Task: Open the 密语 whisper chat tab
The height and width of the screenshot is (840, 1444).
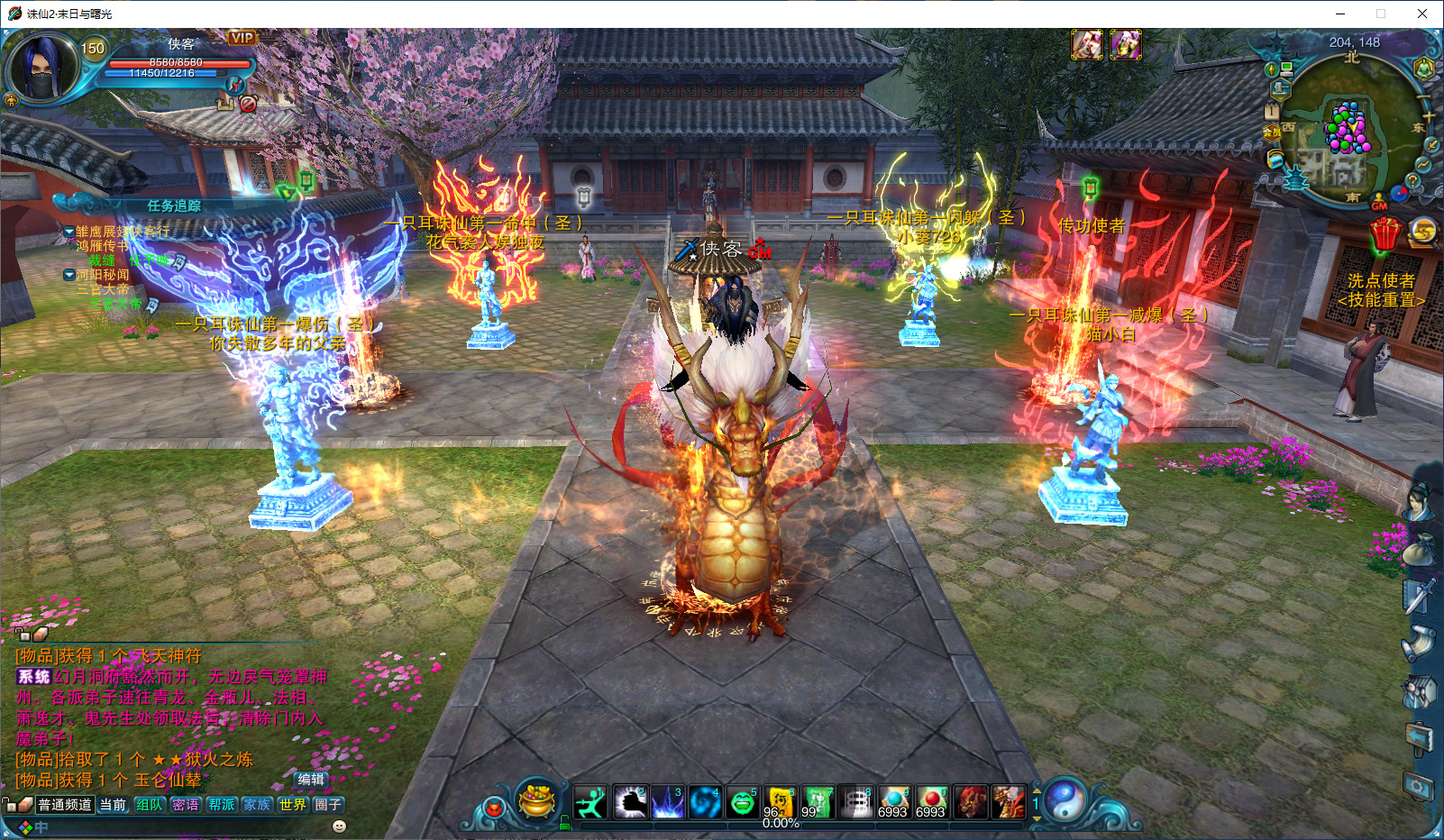Action: point(186,805)
